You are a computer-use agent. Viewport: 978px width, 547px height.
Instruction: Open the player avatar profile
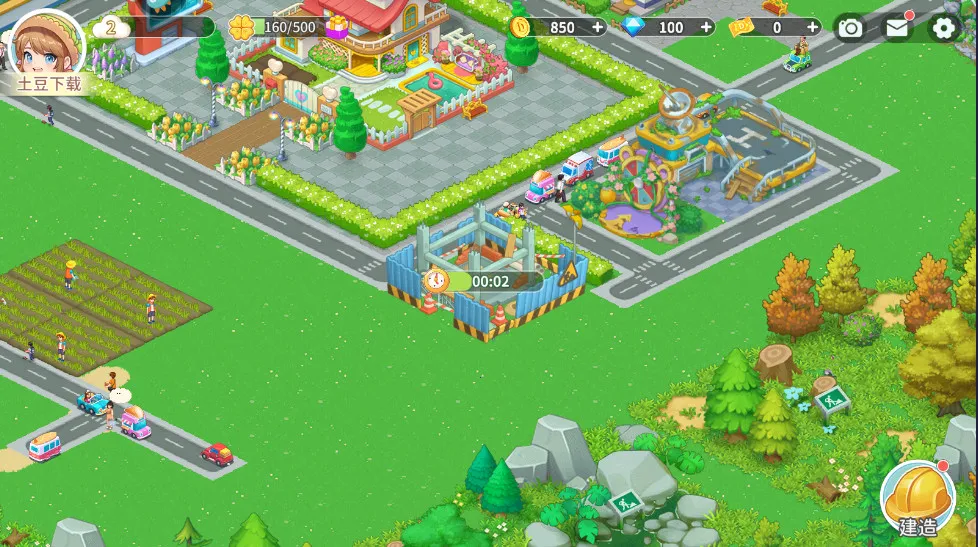47,42
